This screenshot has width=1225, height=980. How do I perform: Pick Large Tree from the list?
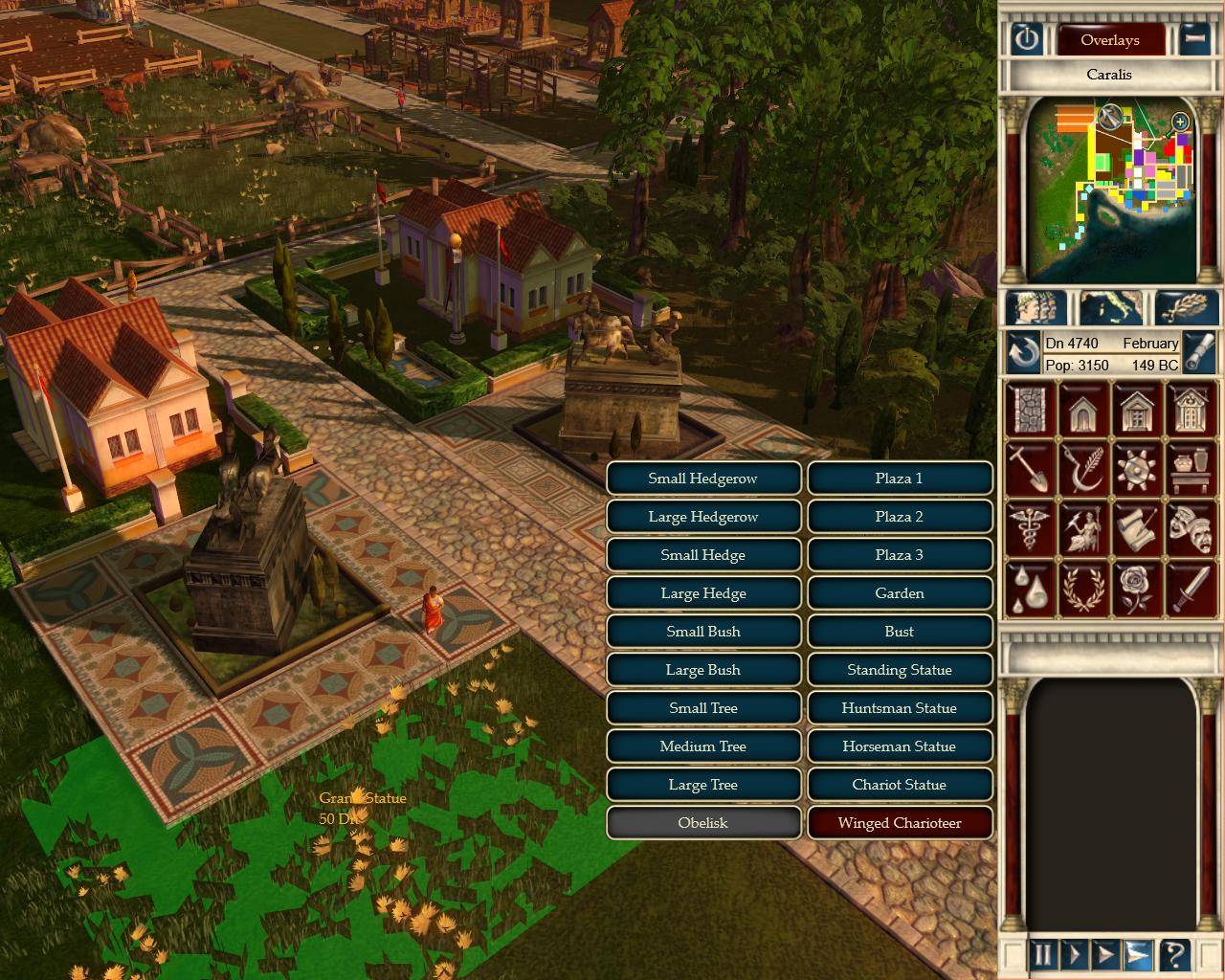[702, 785]
